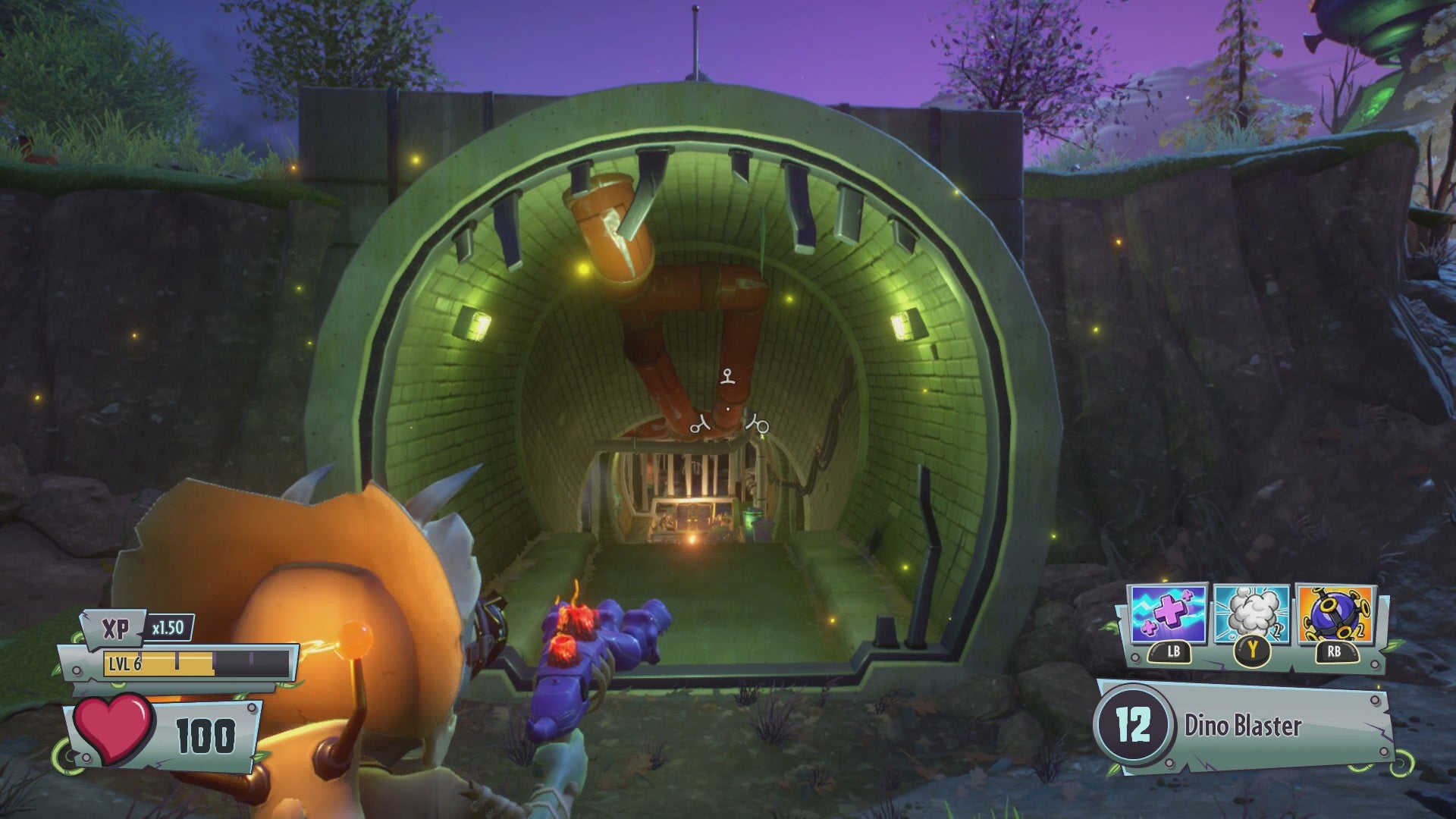Toggle the counter on the smoke ability card

(x=1277, y=629)
